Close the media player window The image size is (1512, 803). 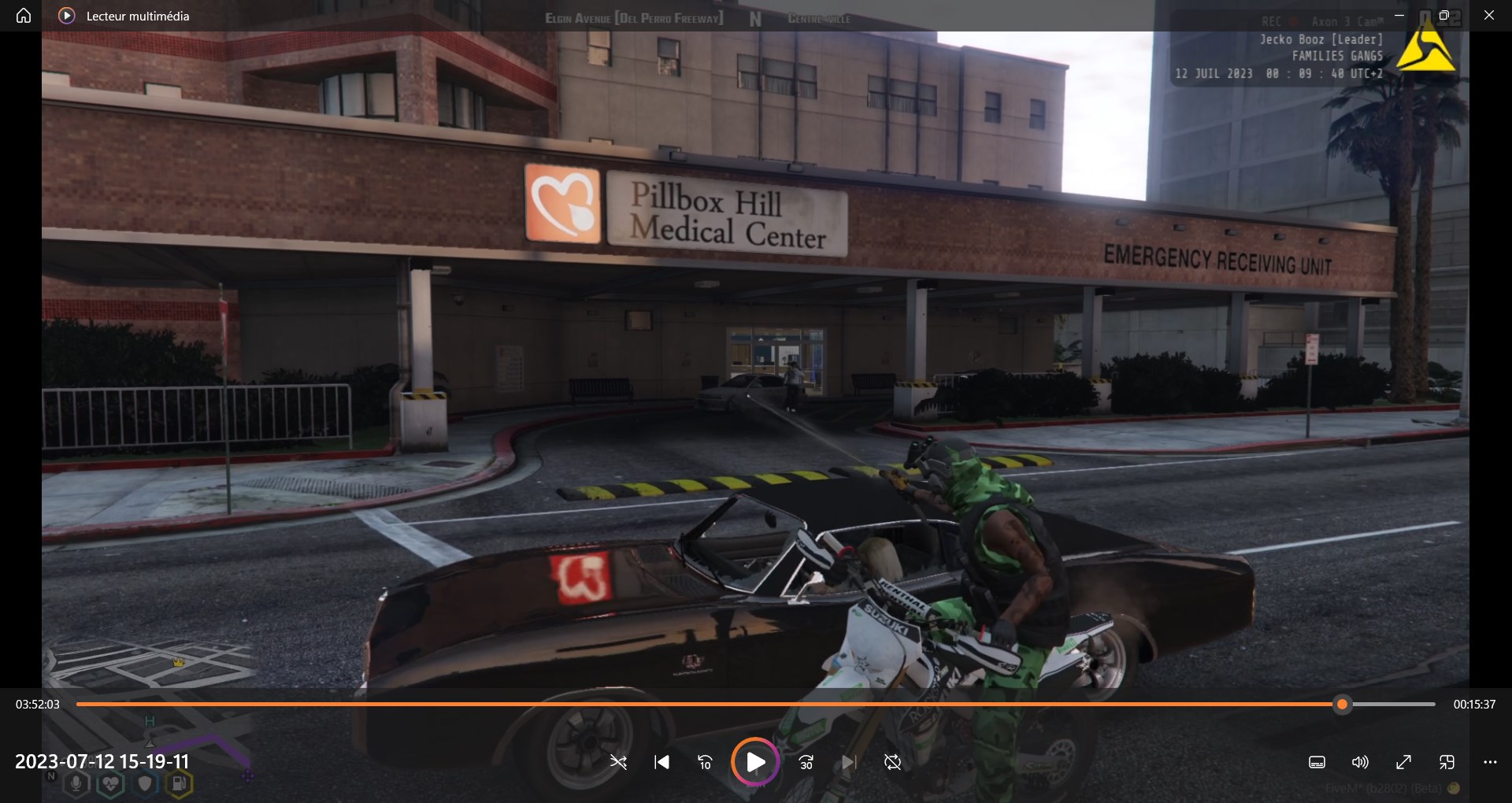[1488, 16]
